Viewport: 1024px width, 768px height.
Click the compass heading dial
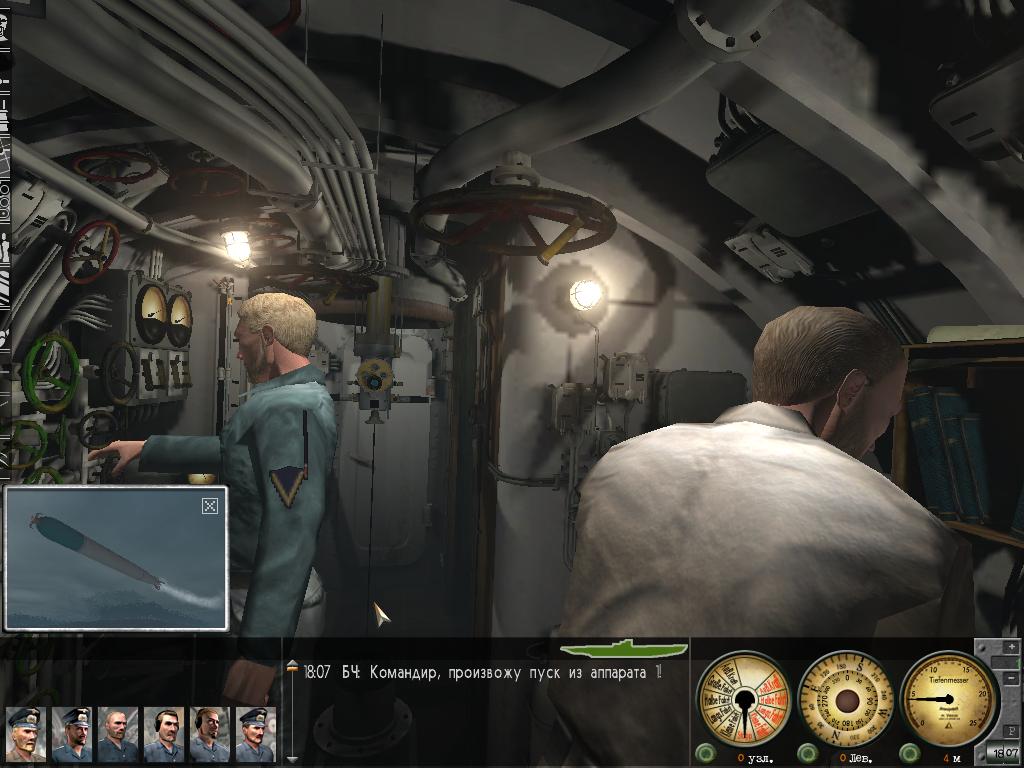(x=847, y=697)
